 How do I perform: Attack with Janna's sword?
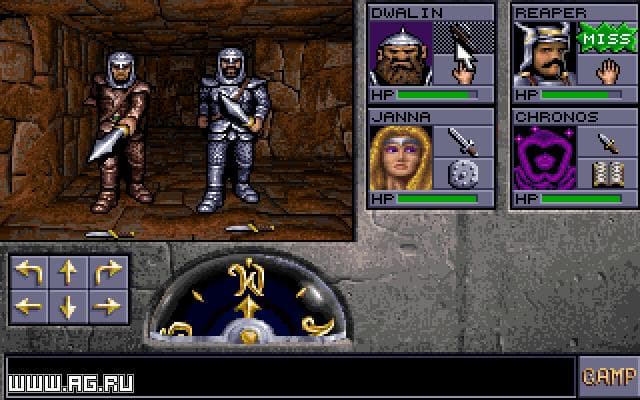click(464, 140)
